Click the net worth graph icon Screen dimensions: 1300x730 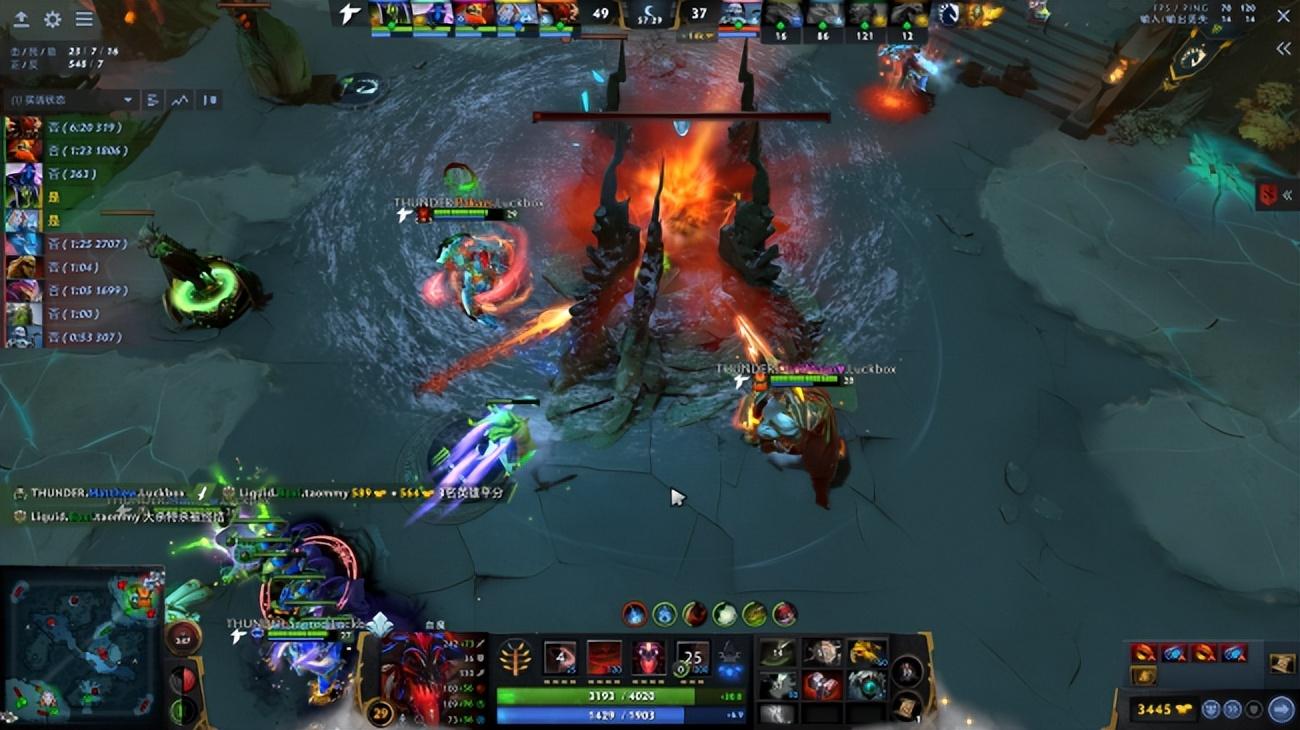180,100
